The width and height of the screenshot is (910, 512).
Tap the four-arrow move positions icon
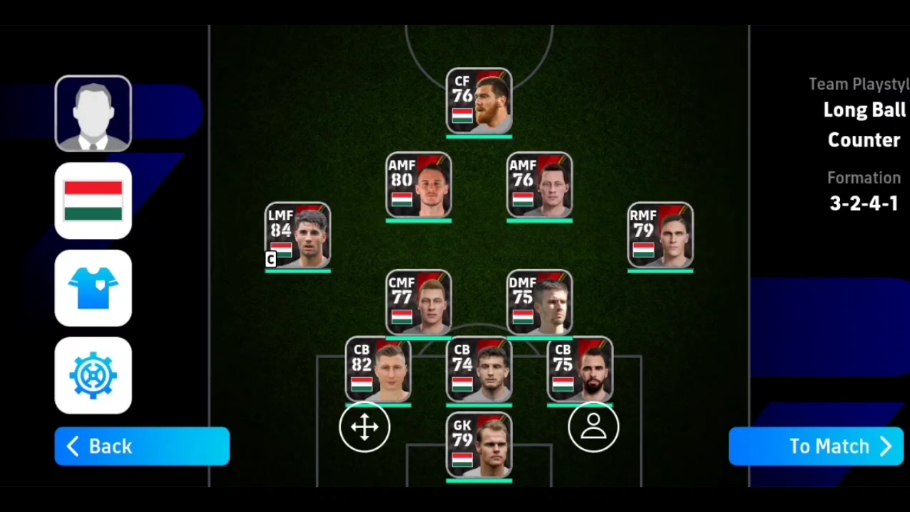tap(364, 427)
